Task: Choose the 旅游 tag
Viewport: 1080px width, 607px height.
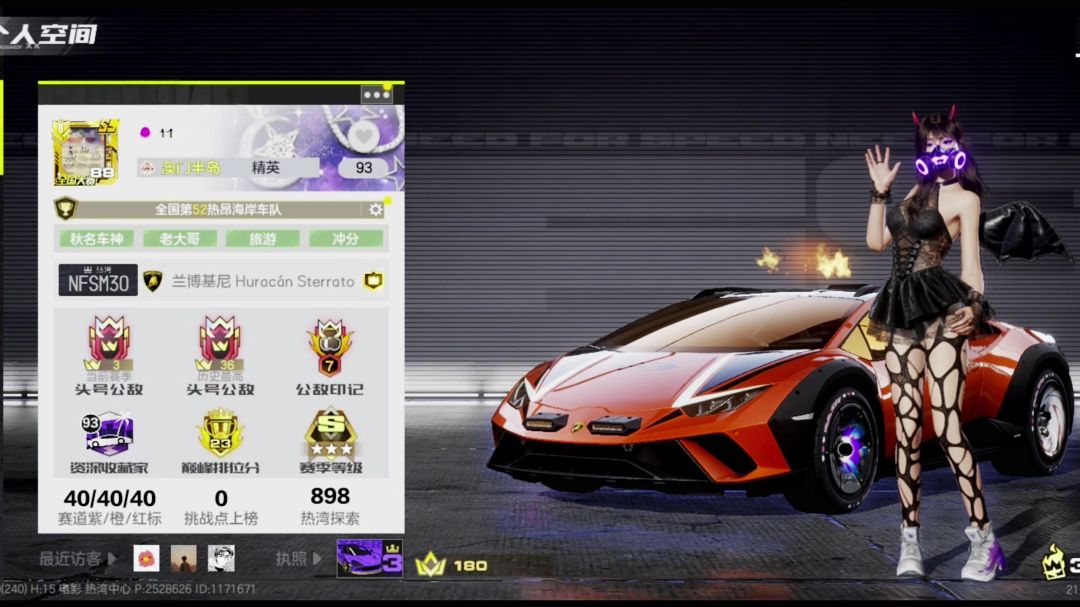Action: [262, 239]
